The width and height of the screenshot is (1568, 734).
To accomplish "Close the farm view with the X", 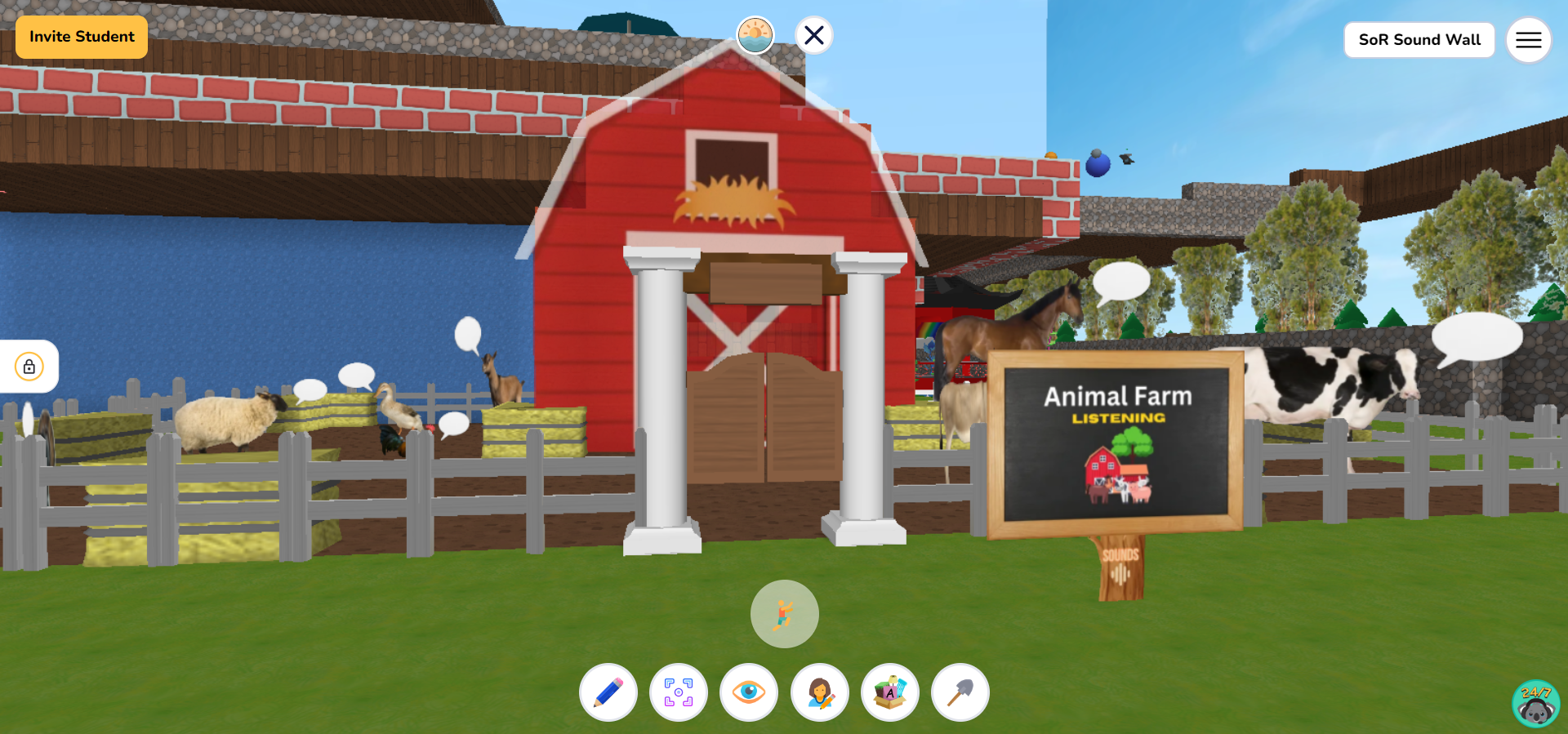I will point(813,34).
